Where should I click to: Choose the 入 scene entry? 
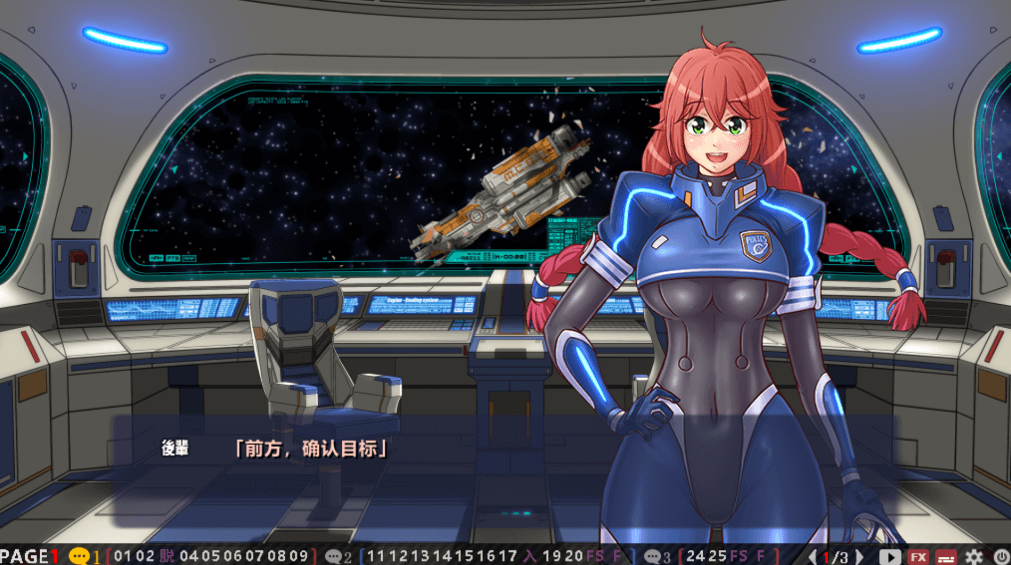point(530,556)
